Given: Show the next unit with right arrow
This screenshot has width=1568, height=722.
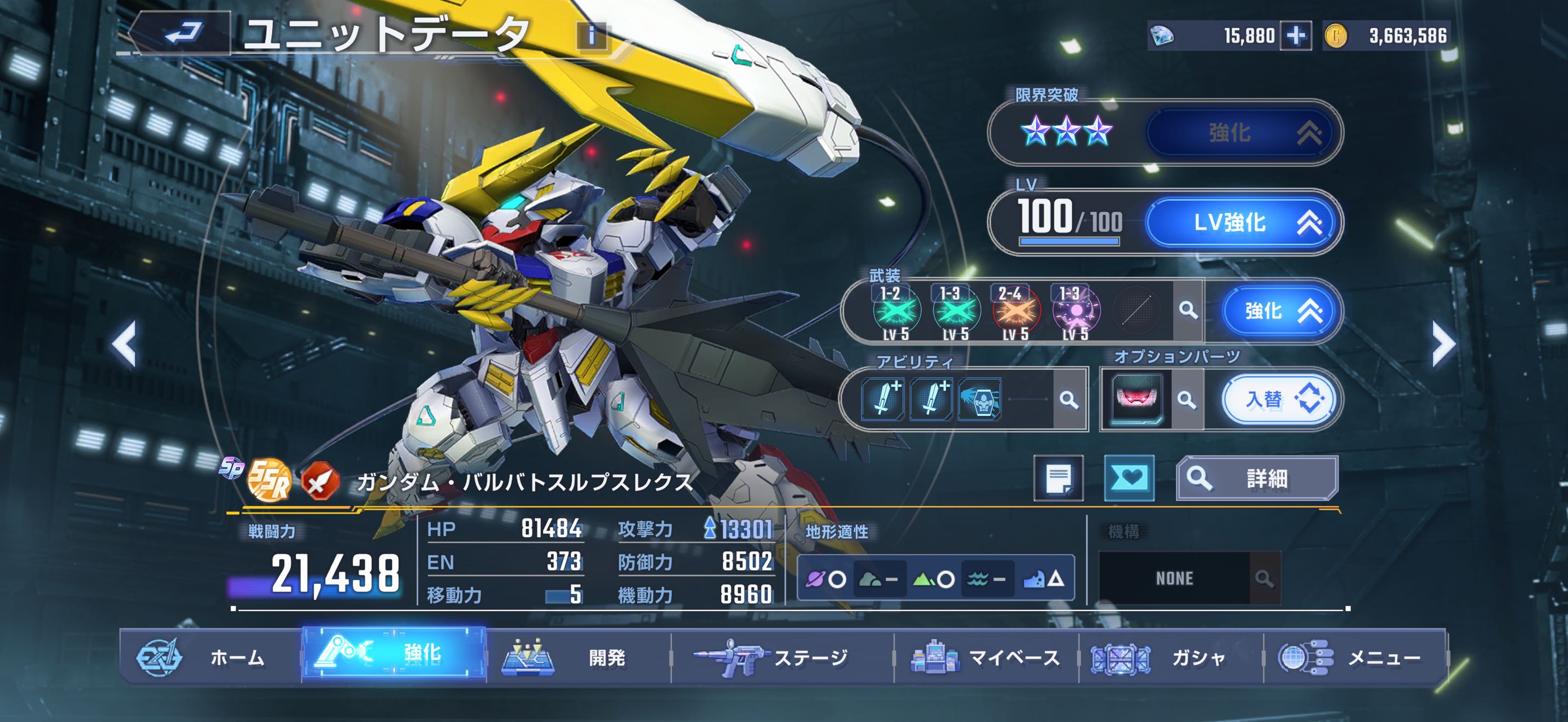Looking at the screenshot, I should 1443,345.
